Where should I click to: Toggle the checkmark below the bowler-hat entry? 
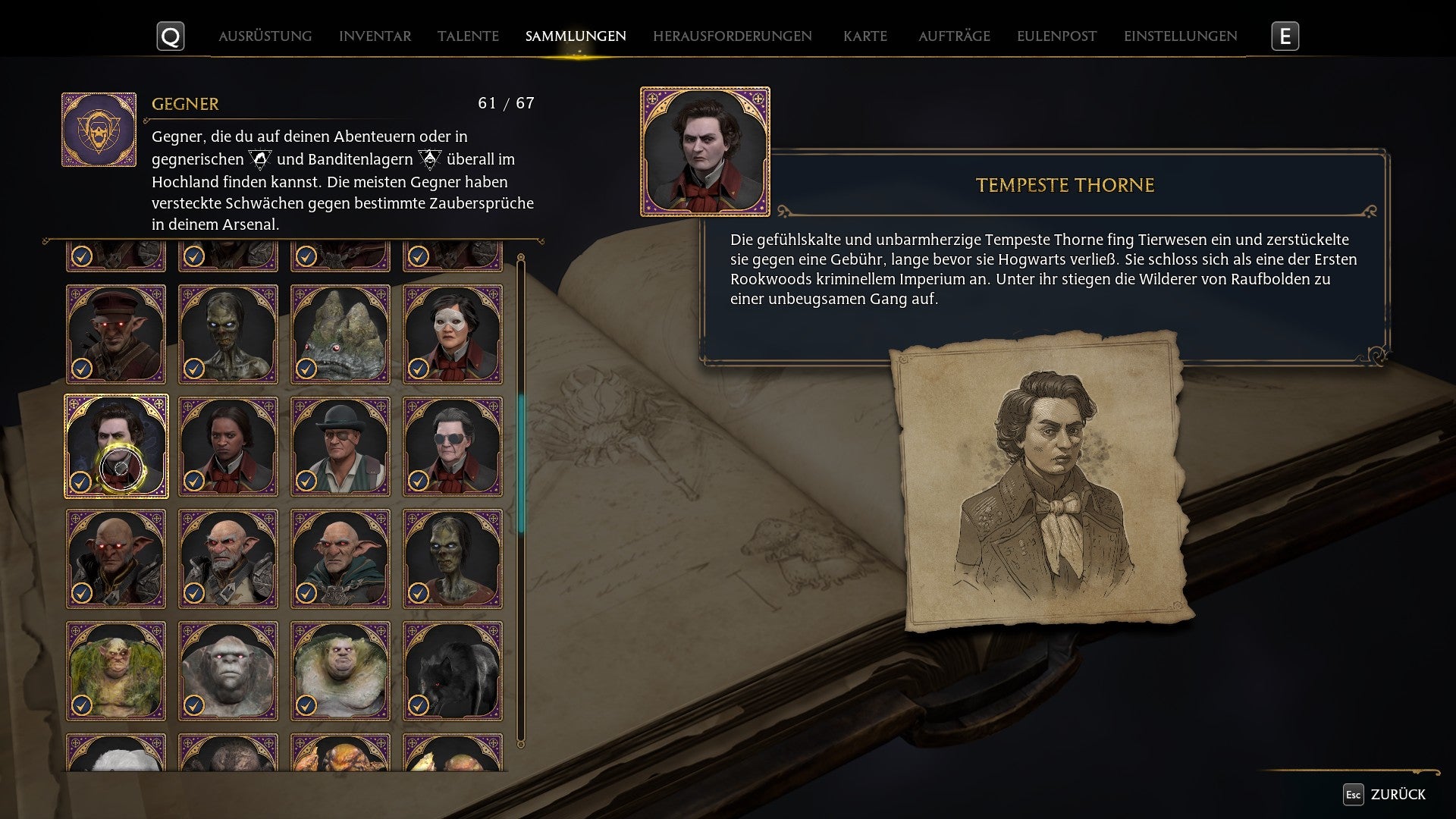point(305,480)
